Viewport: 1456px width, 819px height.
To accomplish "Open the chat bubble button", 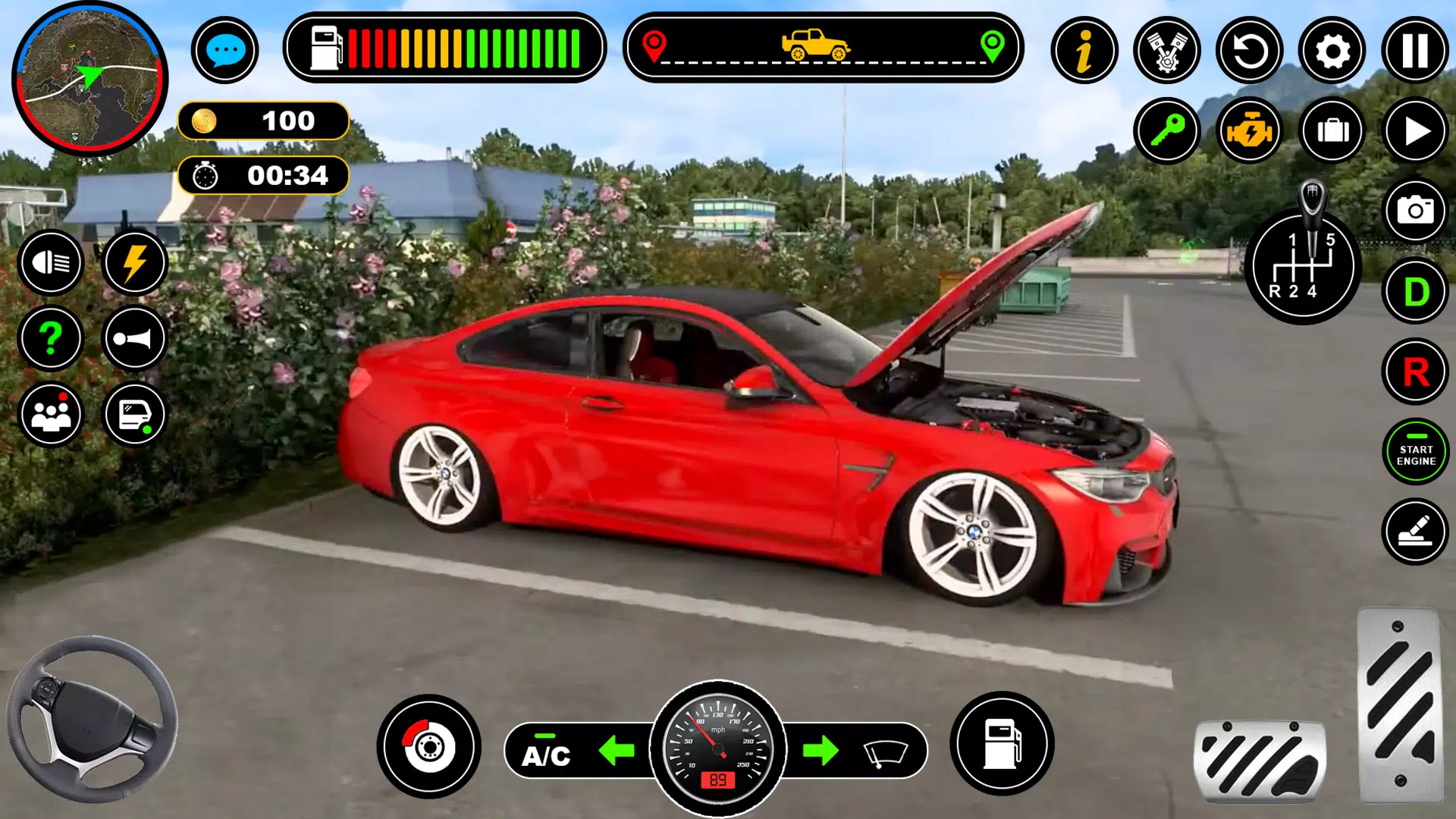I will click(224, 51).
